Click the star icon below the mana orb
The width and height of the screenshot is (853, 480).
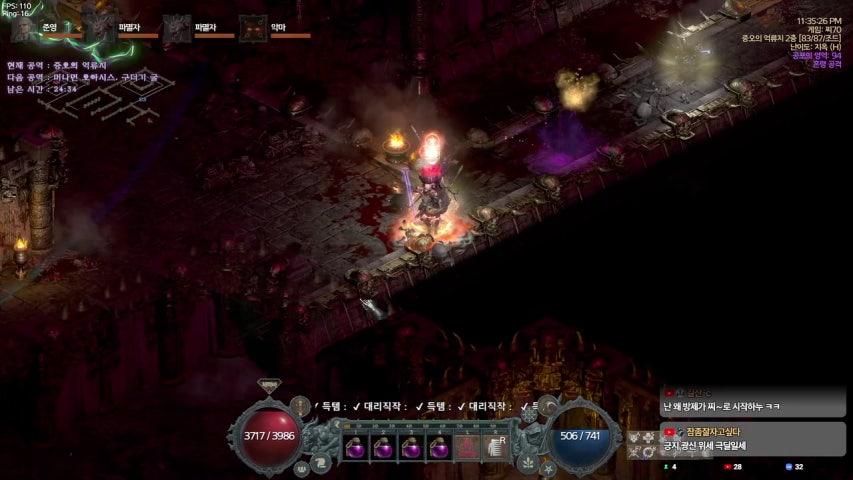tap(548, 467)
